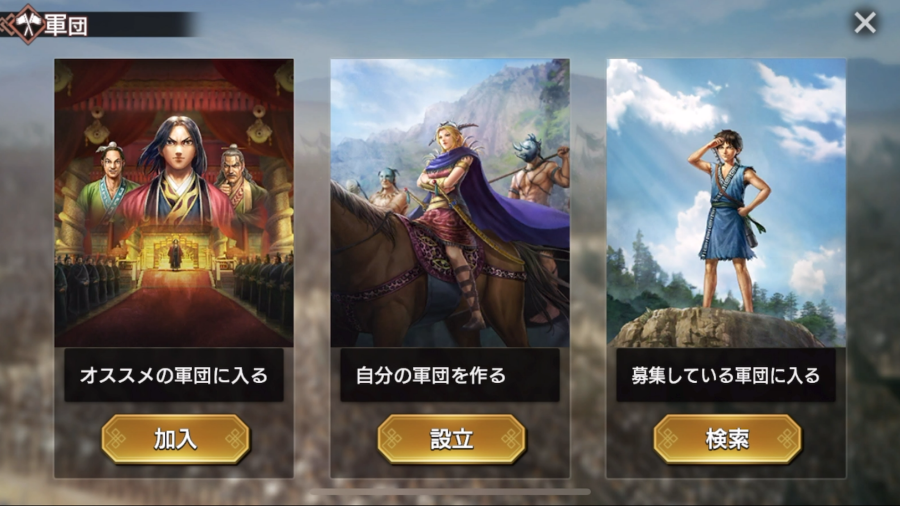The width and height of the screenshot is (900, 506).
Task: Join a recommended legion with 加入 button
Action: (175, 439)
